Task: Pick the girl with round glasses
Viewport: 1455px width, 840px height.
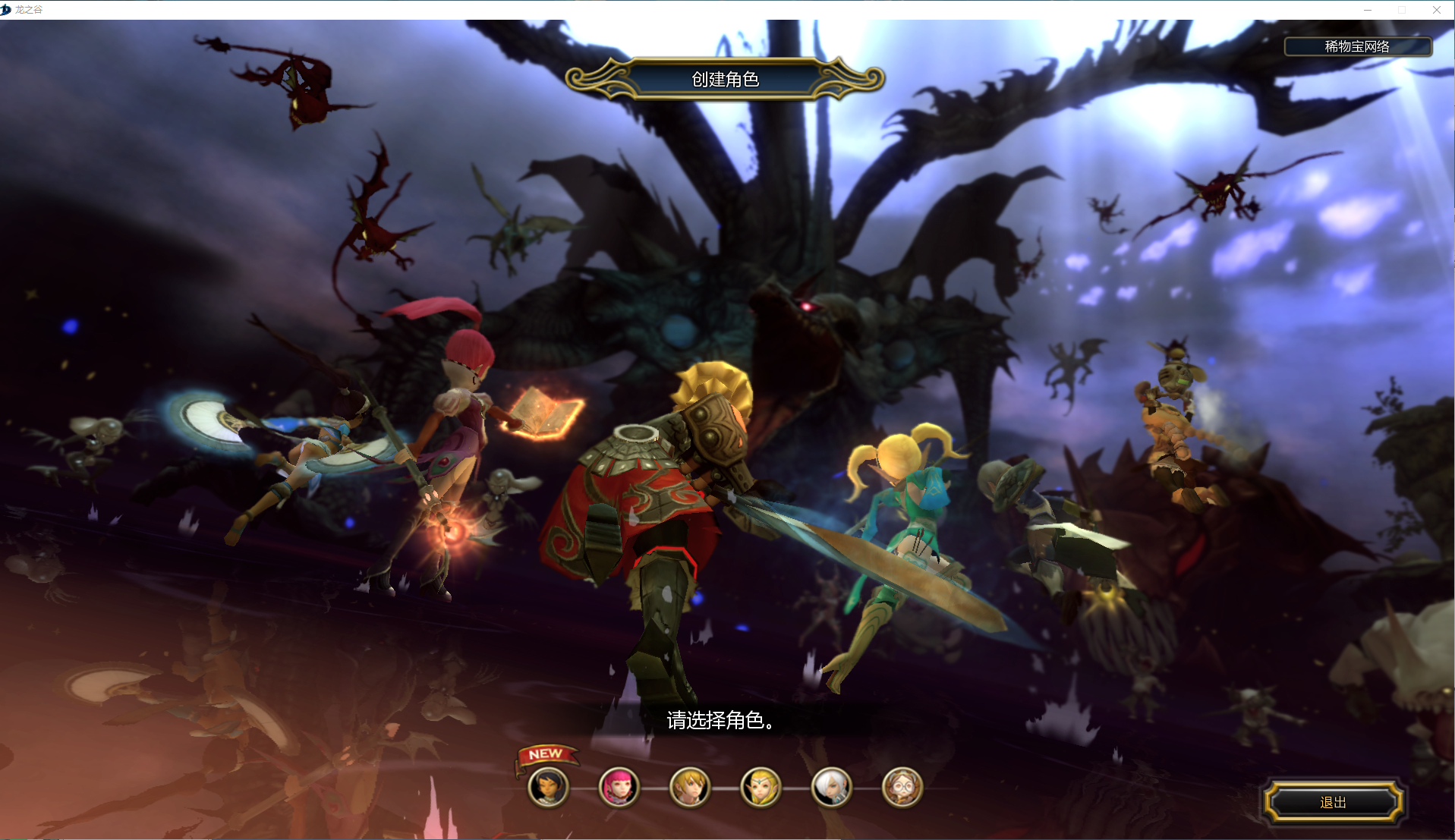Action: click(902, 787)
